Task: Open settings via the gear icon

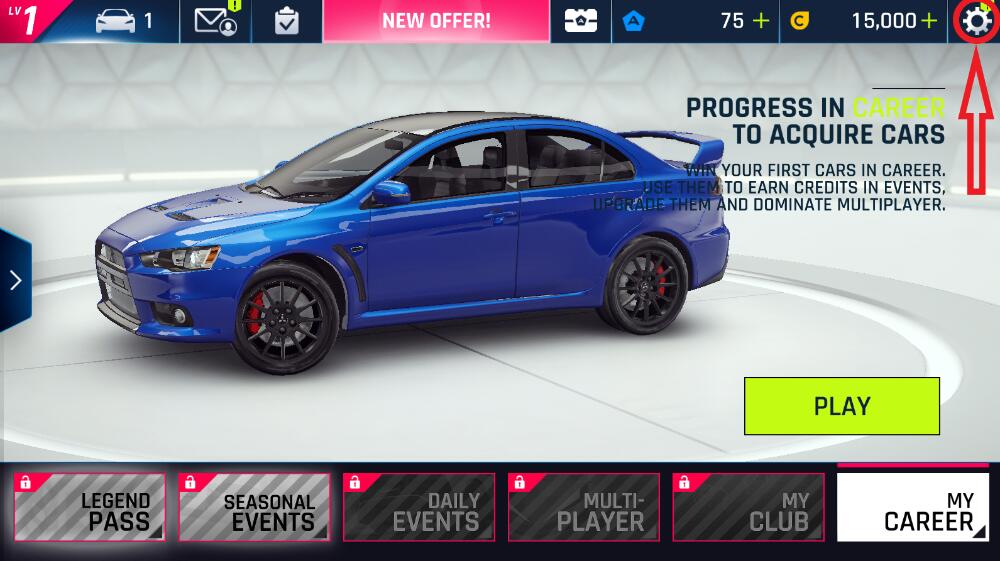Action: tap(974, 21)
